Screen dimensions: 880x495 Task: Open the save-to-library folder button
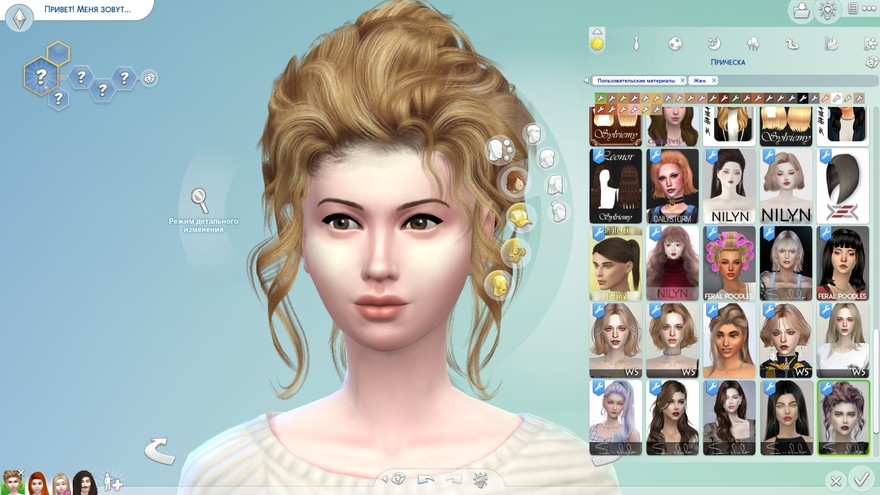[800, 11]
